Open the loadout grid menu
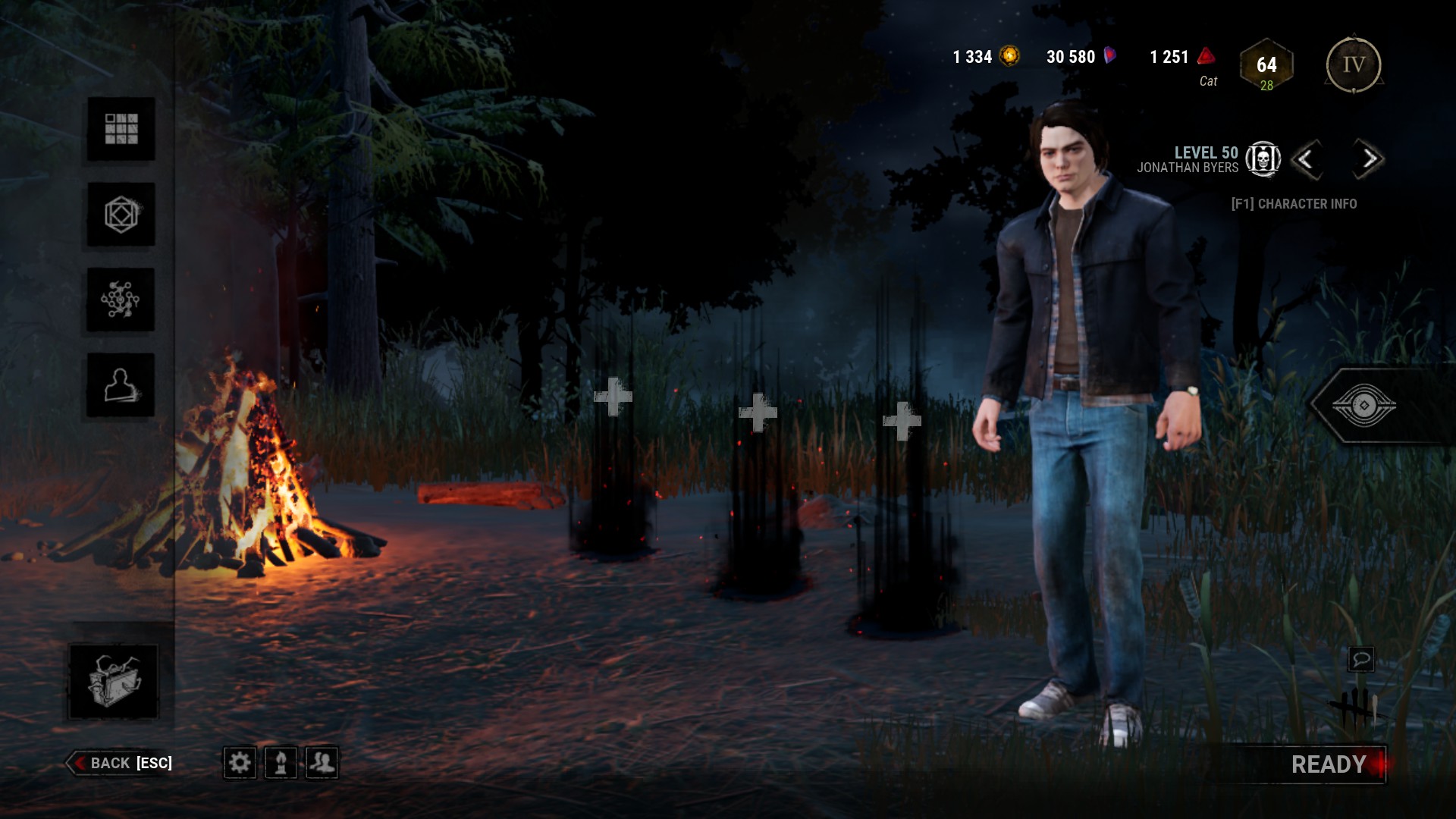This screenshot has height=819, width=1456. click(x=121, y=129)
